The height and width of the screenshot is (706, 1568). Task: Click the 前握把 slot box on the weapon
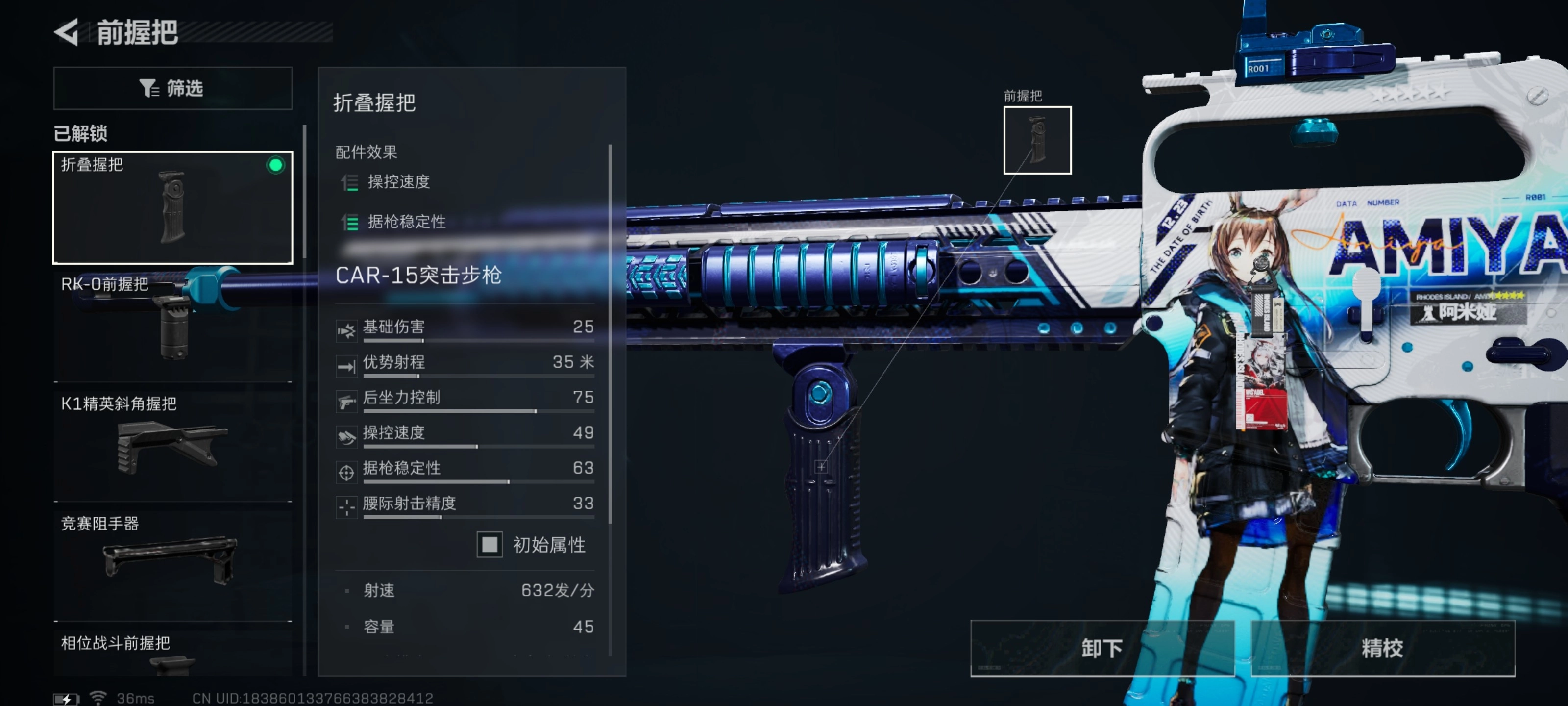[1037, 140]
